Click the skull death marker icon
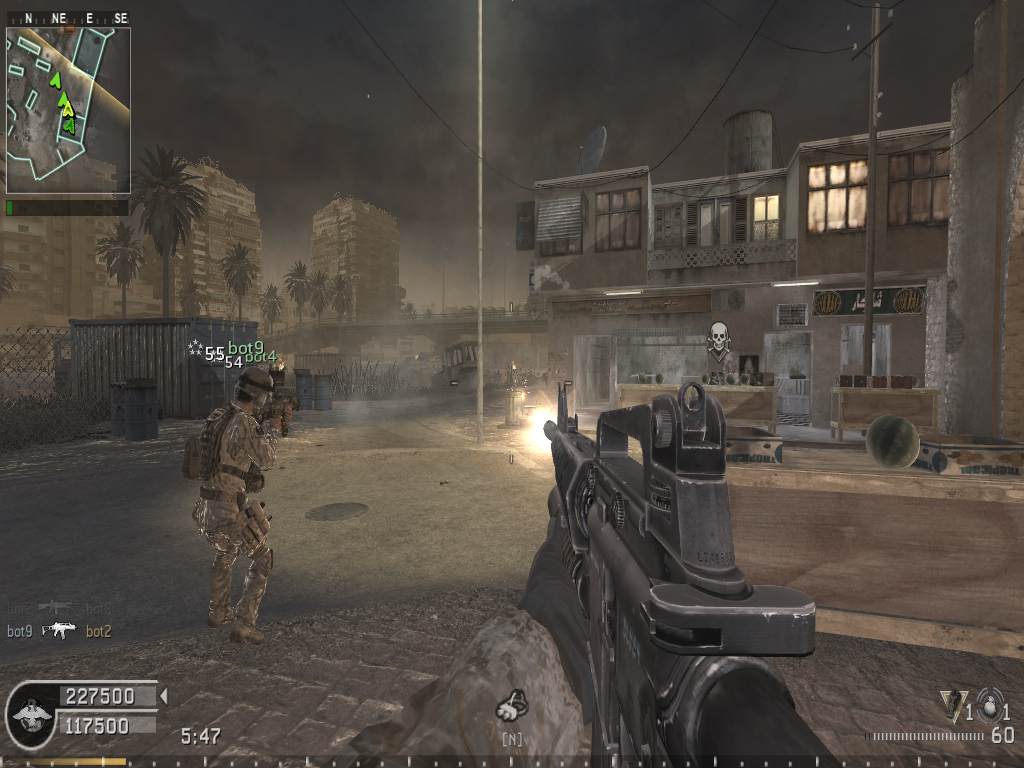The height and width of the screenshot is (768, 1024). (x=717, y=338)
